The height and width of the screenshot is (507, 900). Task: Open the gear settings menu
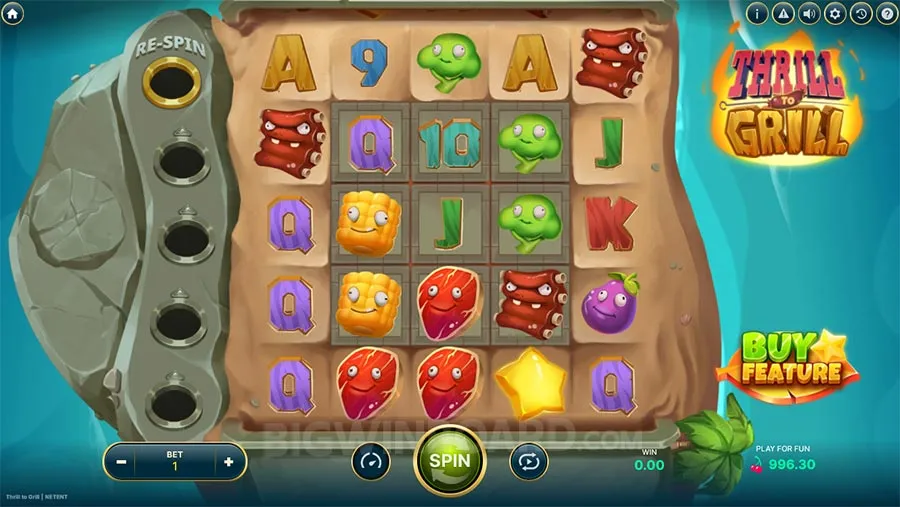tap(836, 14)
